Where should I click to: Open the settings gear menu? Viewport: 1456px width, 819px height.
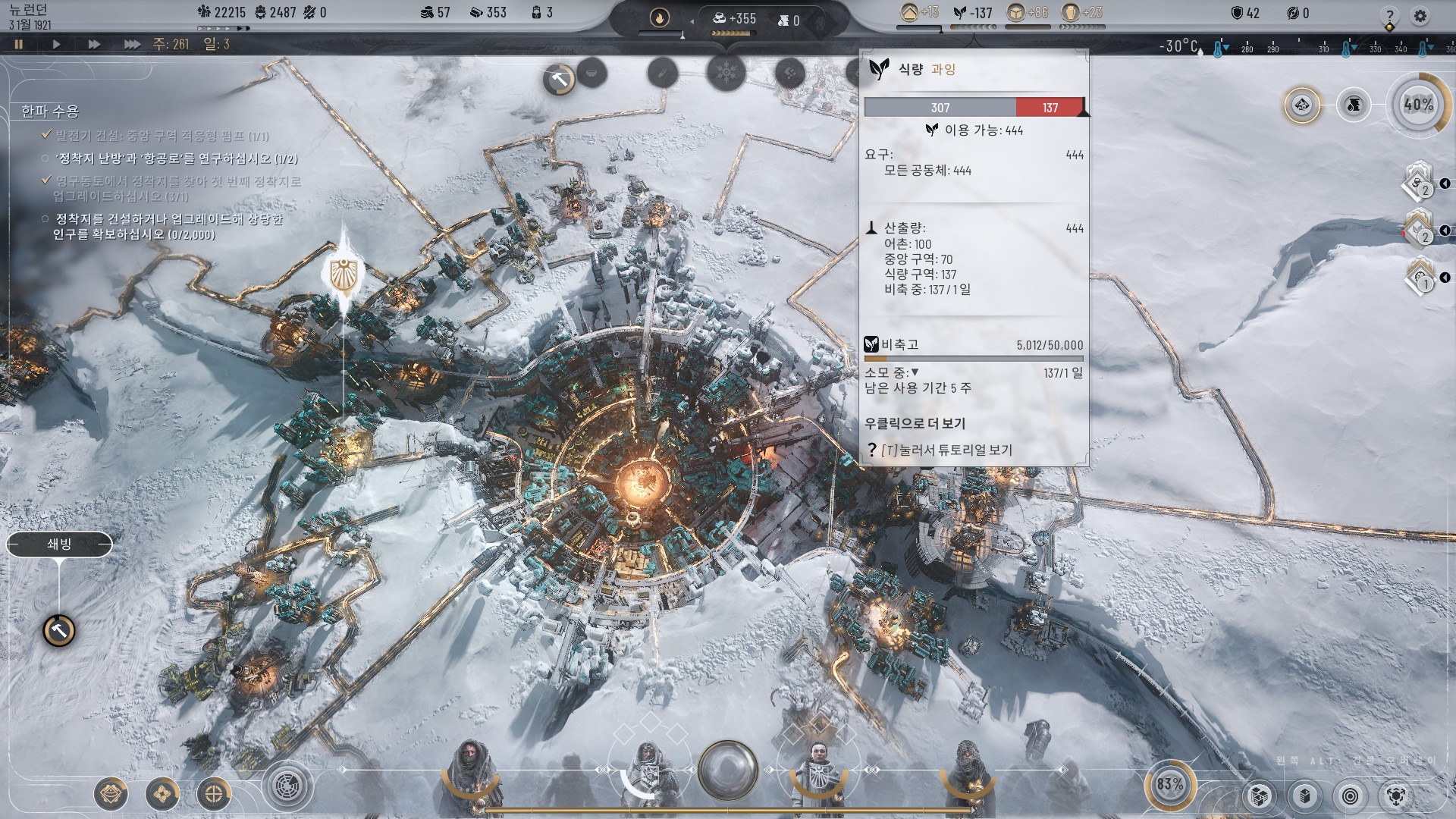(x=1420, y=15)
